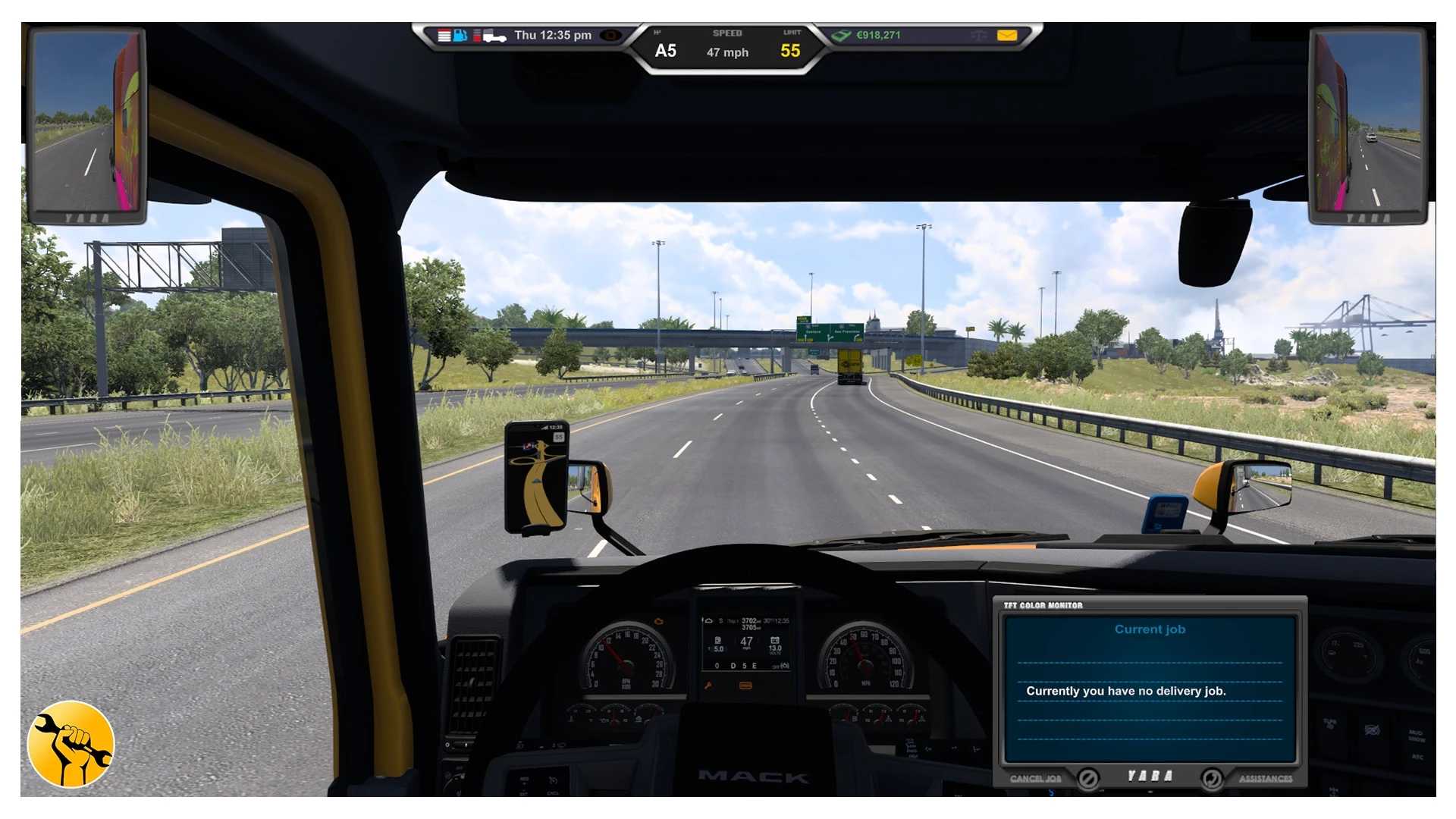Viewport: 1456px width, 819px height.
Task: Select the white truck damage icon
Action: point(494,36)
